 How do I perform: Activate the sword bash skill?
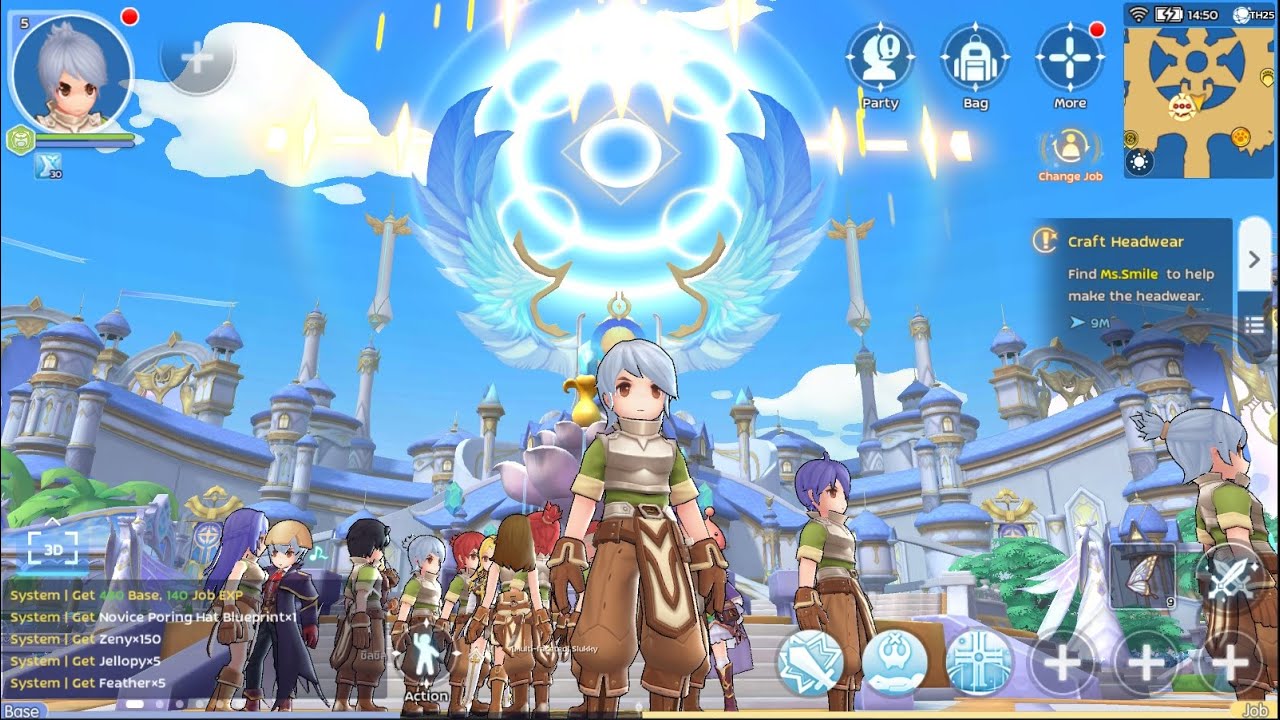pyautogui.click(x=811, y=662)
